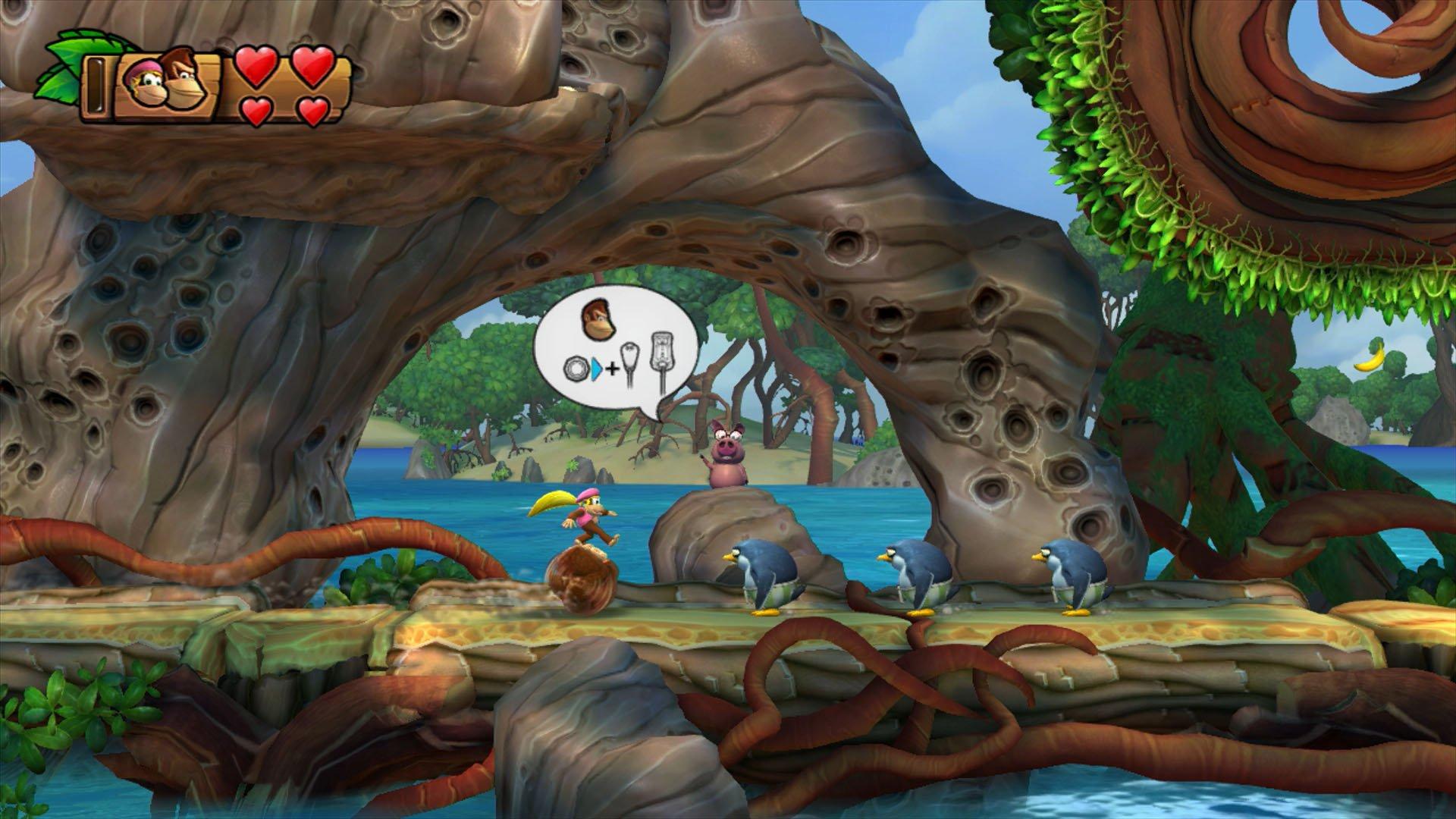Image resolution: width=1456 pixels, height=819 pixels.
Task: Click the plus symbol joining the controller icons
Action: tap(612, 368)
